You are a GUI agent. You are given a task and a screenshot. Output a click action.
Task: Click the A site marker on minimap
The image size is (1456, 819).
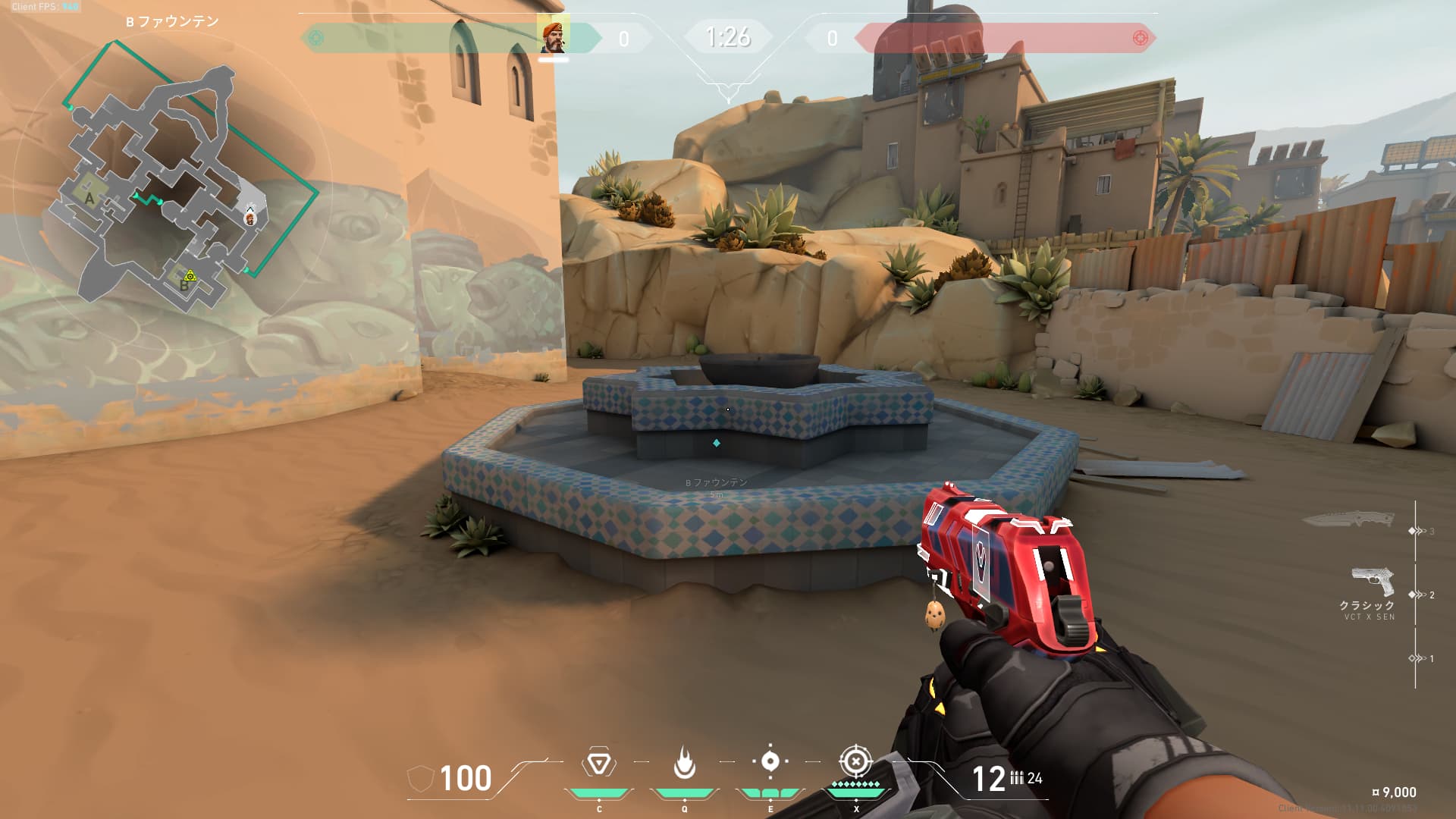pyautogui.click(x=89, y=199)
